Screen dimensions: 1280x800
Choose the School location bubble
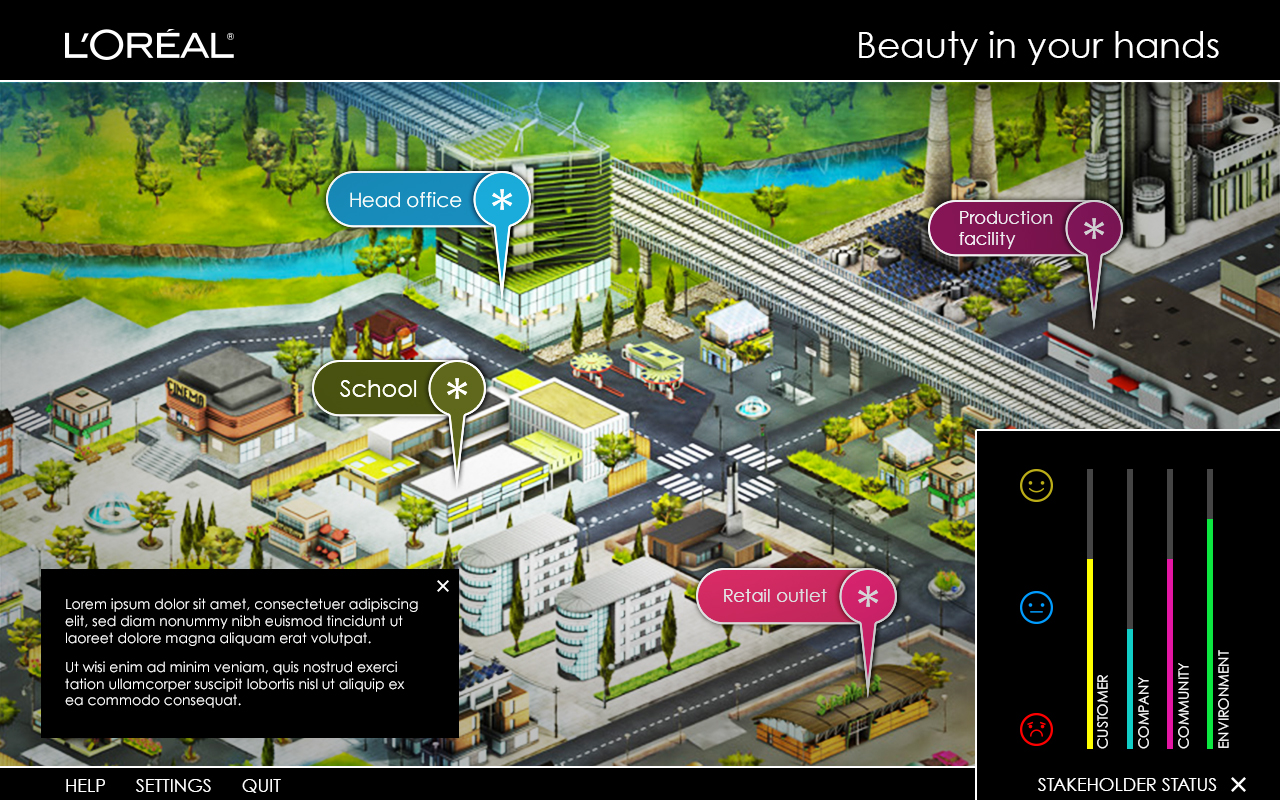coord(398,389)
